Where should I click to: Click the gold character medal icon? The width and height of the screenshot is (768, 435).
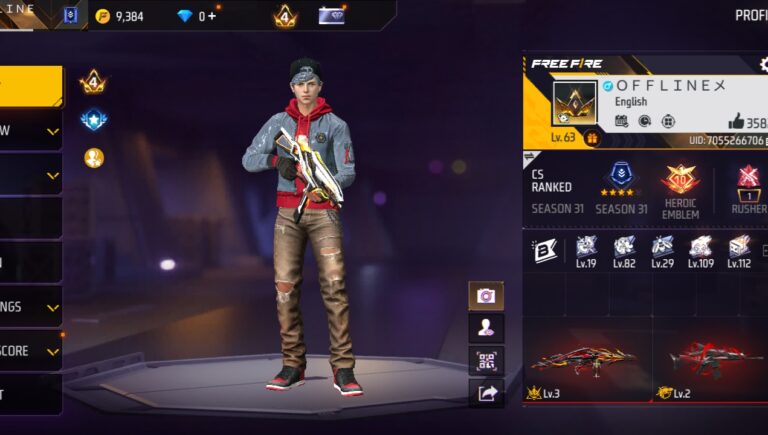[x=94, y=158]
